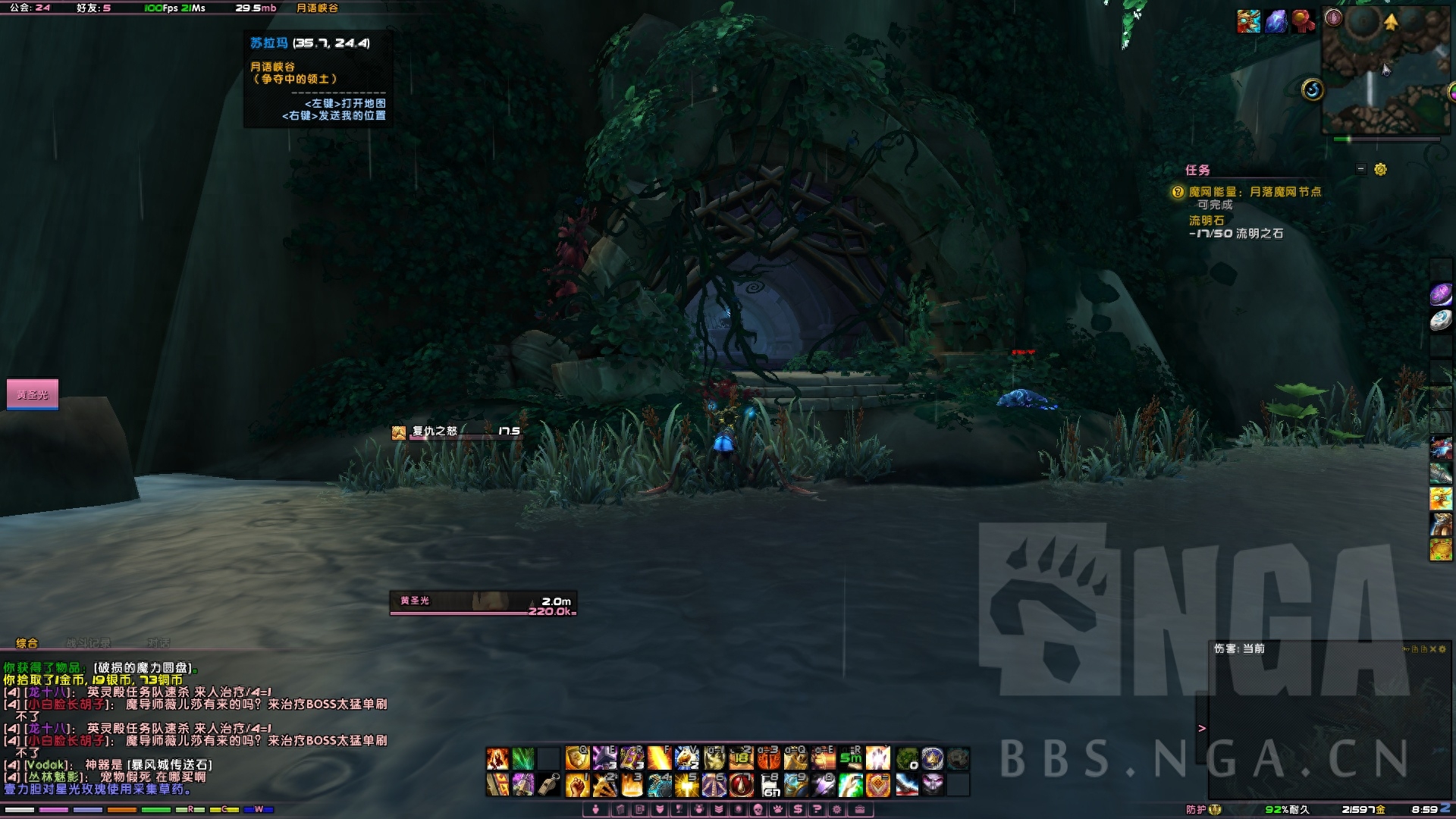Switch to the 战斗记录 chat tab
The image size is (1456, 819).
click(88, 643)
